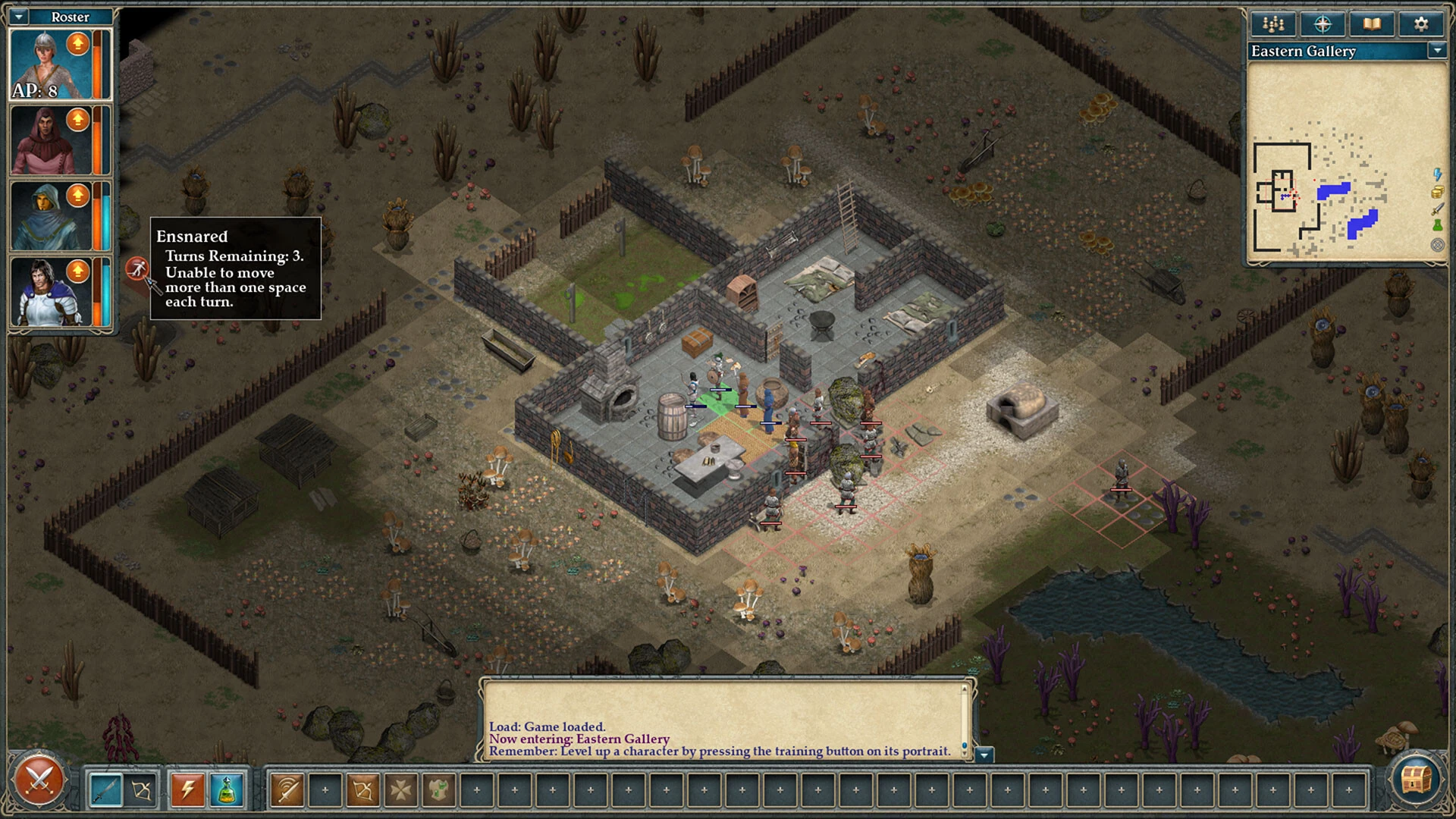Open the party roster pawns icon
The image size is (1456, 819).
click(x=1272, y=24)
